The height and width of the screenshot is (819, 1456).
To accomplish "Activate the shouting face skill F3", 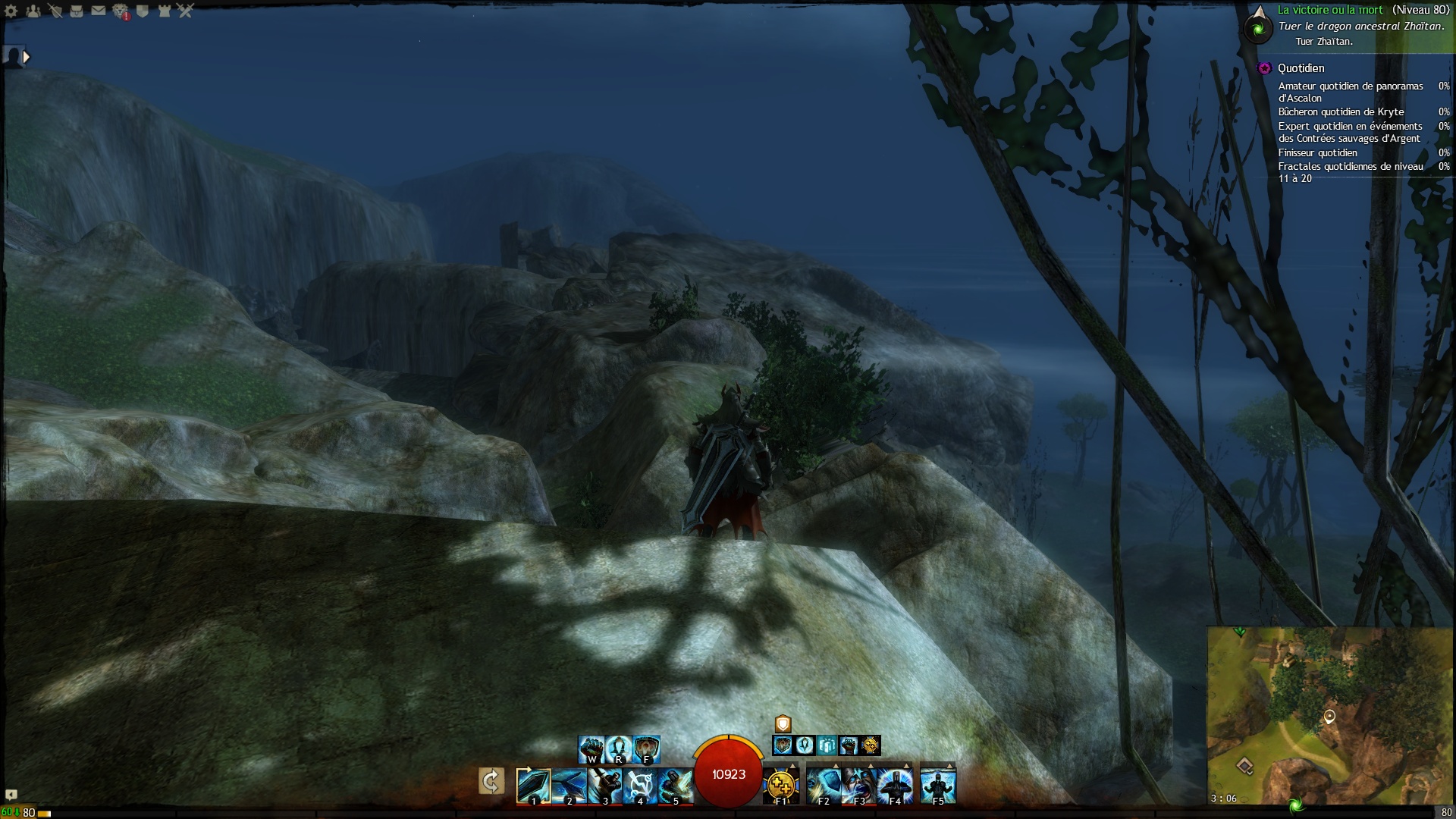I will pyautogui.click(x=859, y=786).
